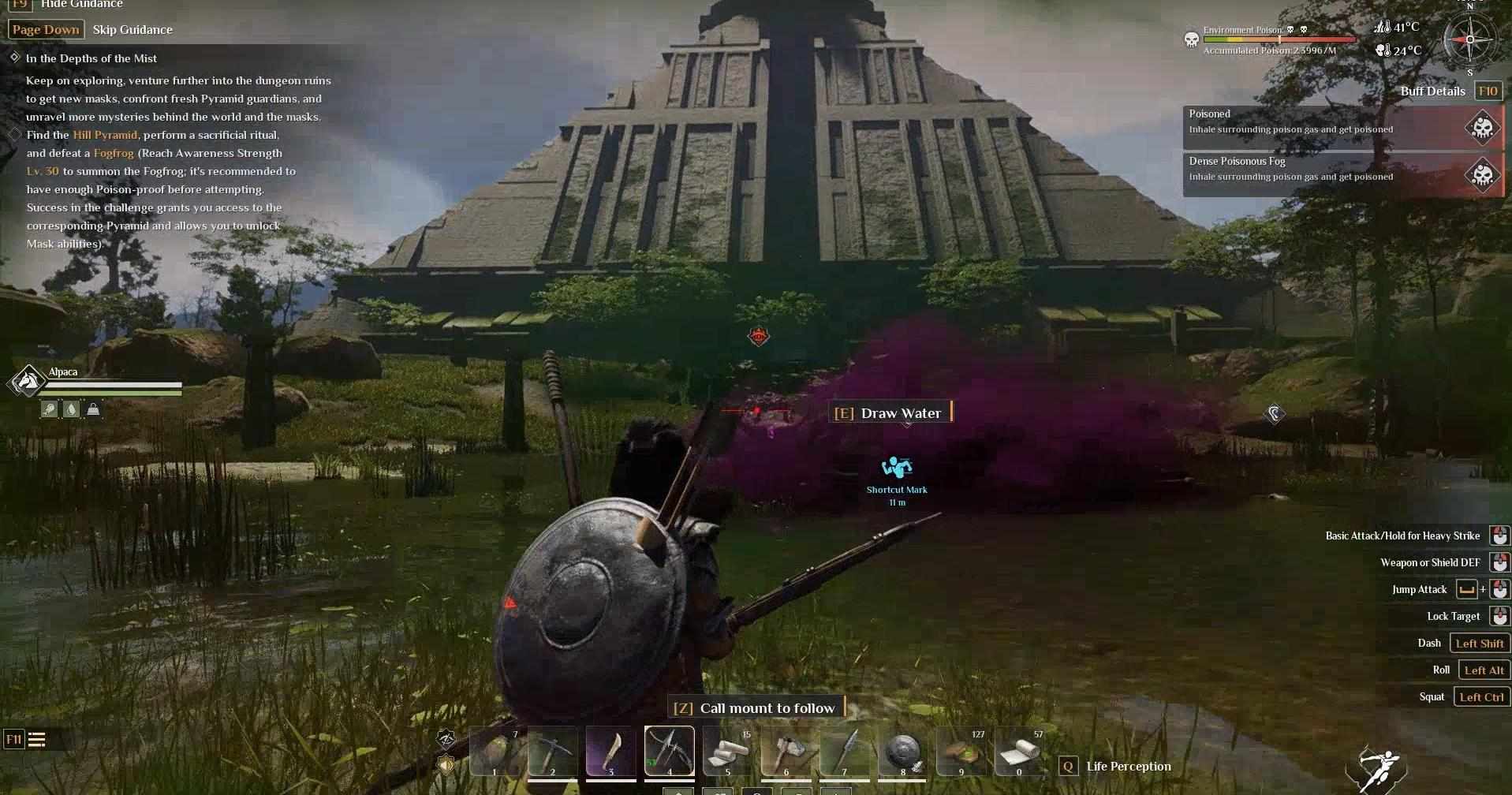Select the stone axe in hotbar slot 6
Screen dimensions: 1512x795
[x=786, y=751]
